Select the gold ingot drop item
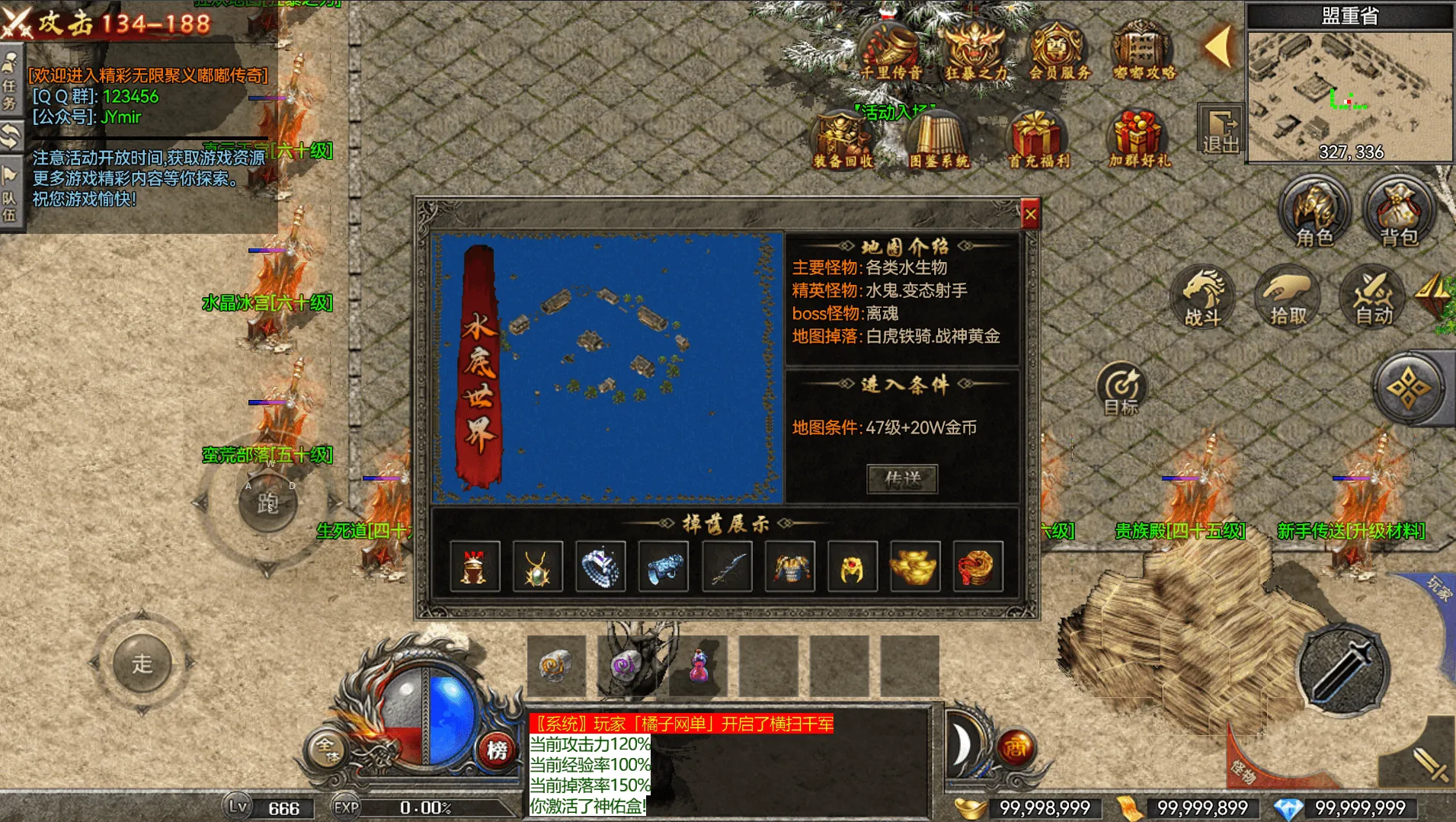The height and width of the screenshot is (822, 1456). tap(914, 567)
